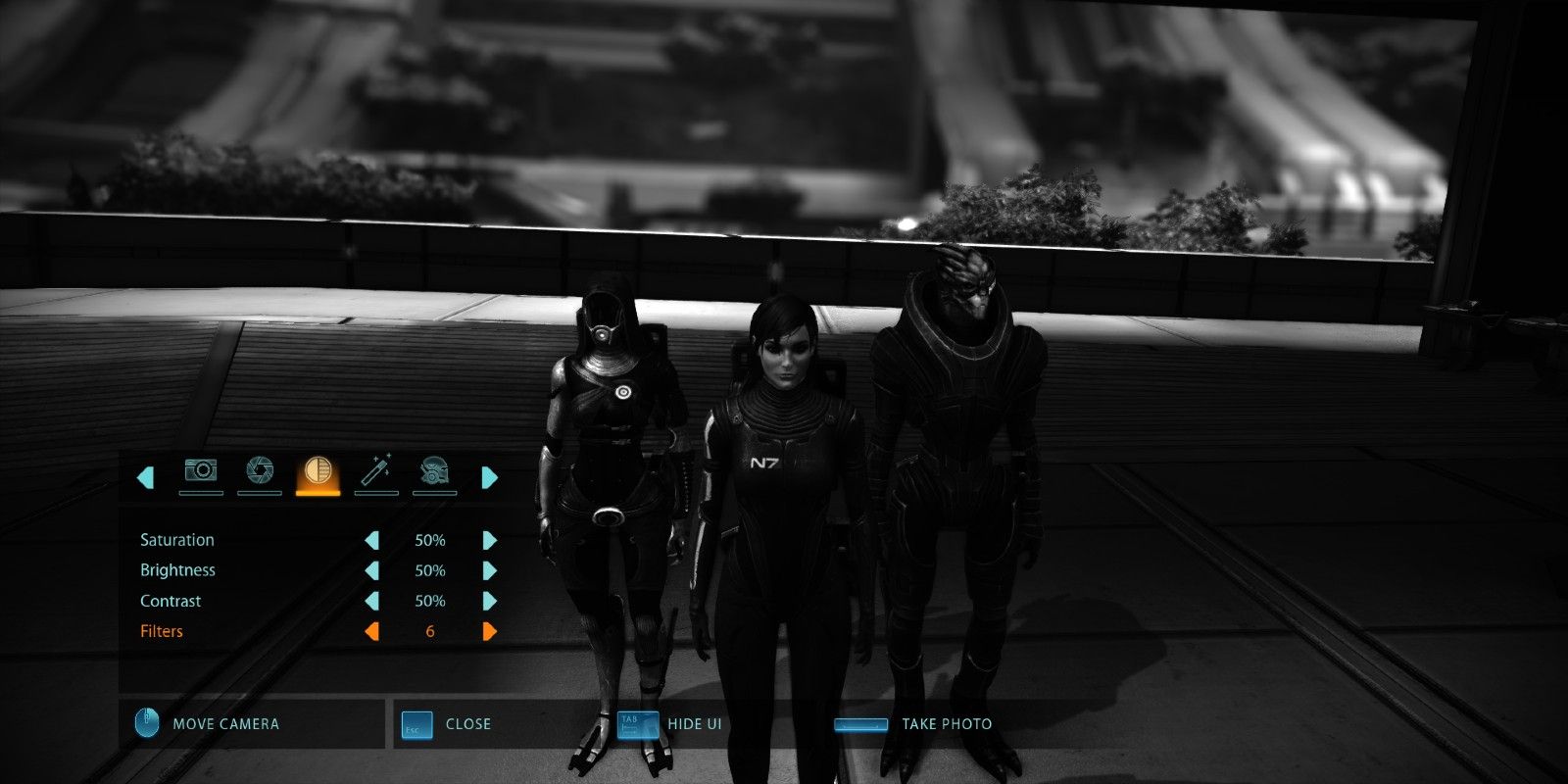Click the Filters label in the panel
The width and height of the screenshot is (1568, 784).
pos(162,631)
